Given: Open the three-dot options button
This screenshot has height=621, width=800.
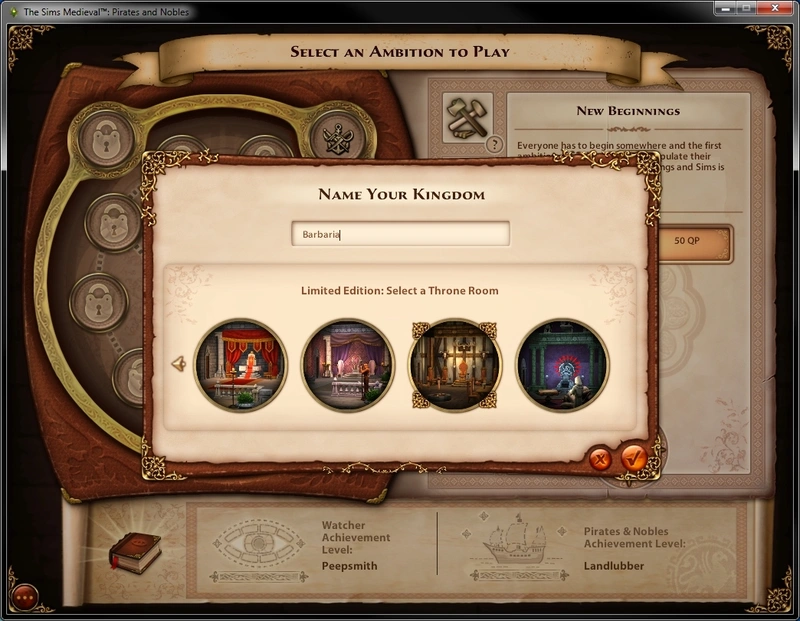Looking at the screenshot, I should click(x=24, y=597).
